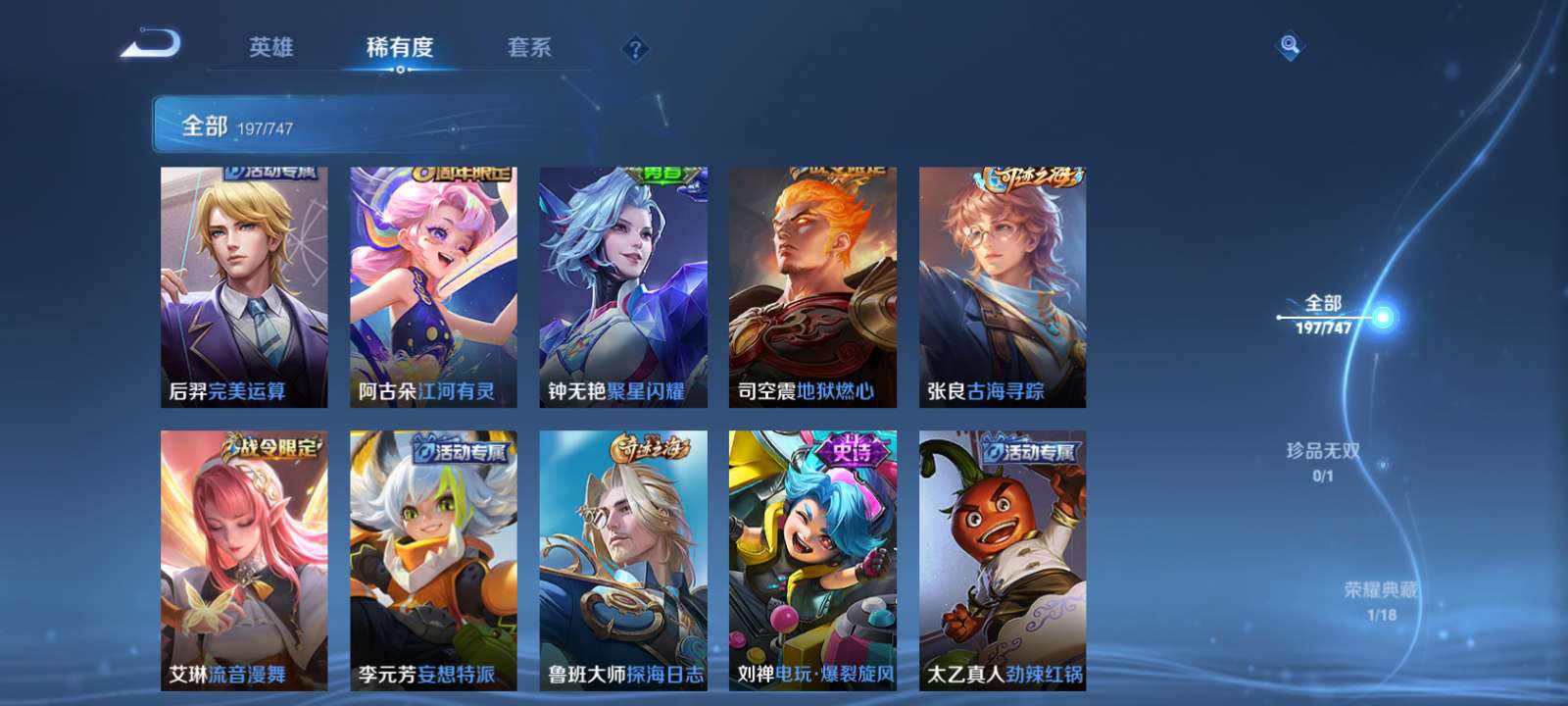The width and height of the screenshot is (1568, 706).
Task: Open the 套系 tab
Action: 529,47
